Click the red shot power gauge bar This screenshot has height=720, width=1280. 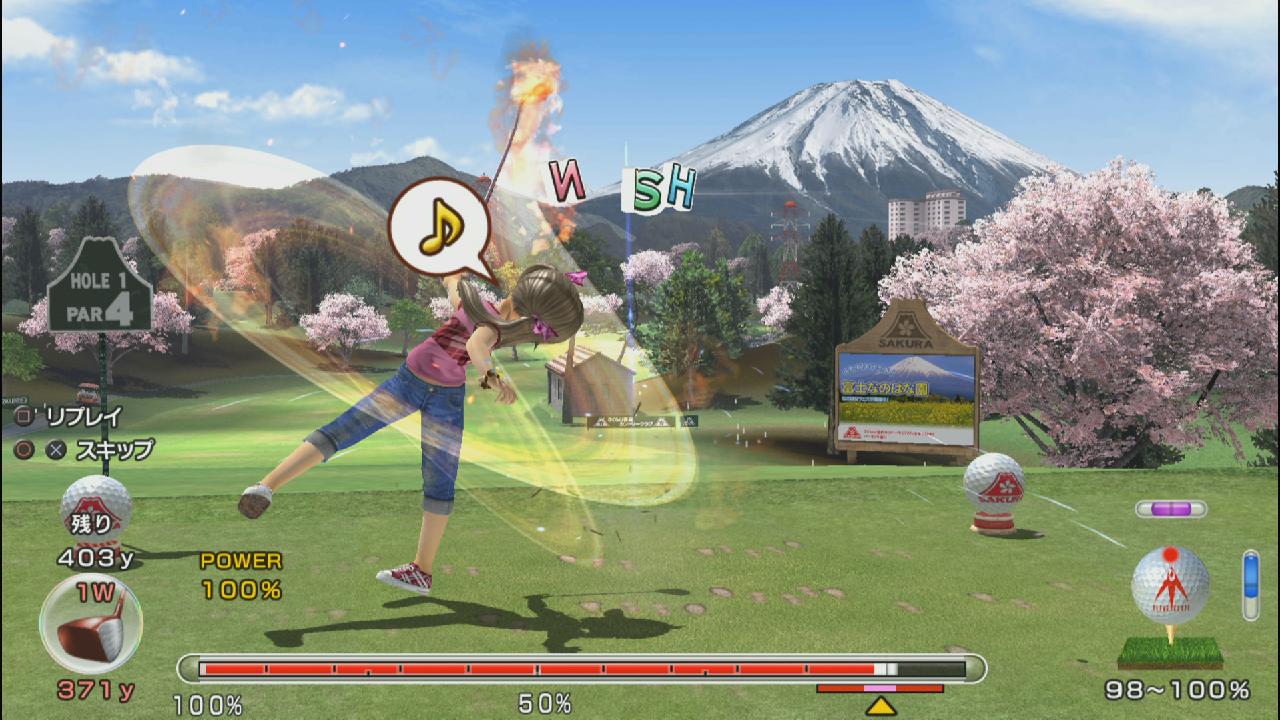[x=581, y=669]
